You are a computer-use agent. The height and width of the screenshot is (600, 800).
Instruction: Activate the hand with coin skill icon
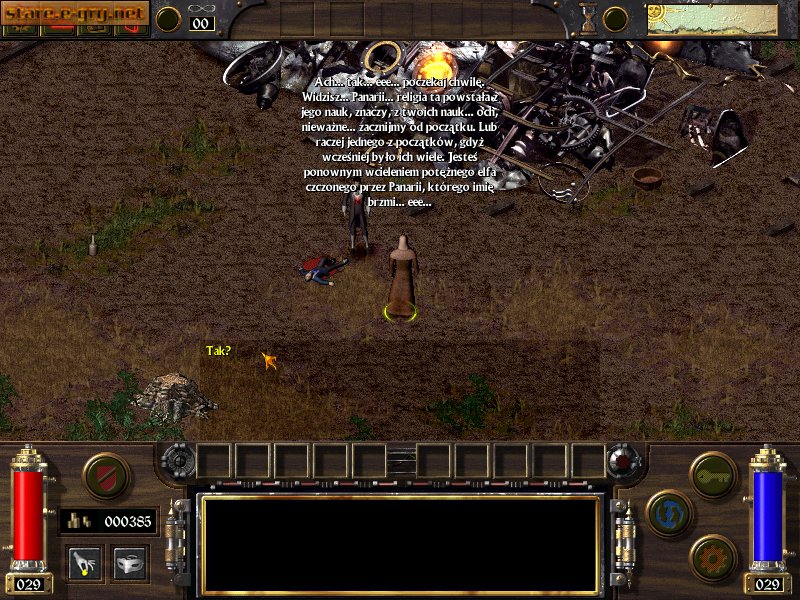tap(83, 563)
